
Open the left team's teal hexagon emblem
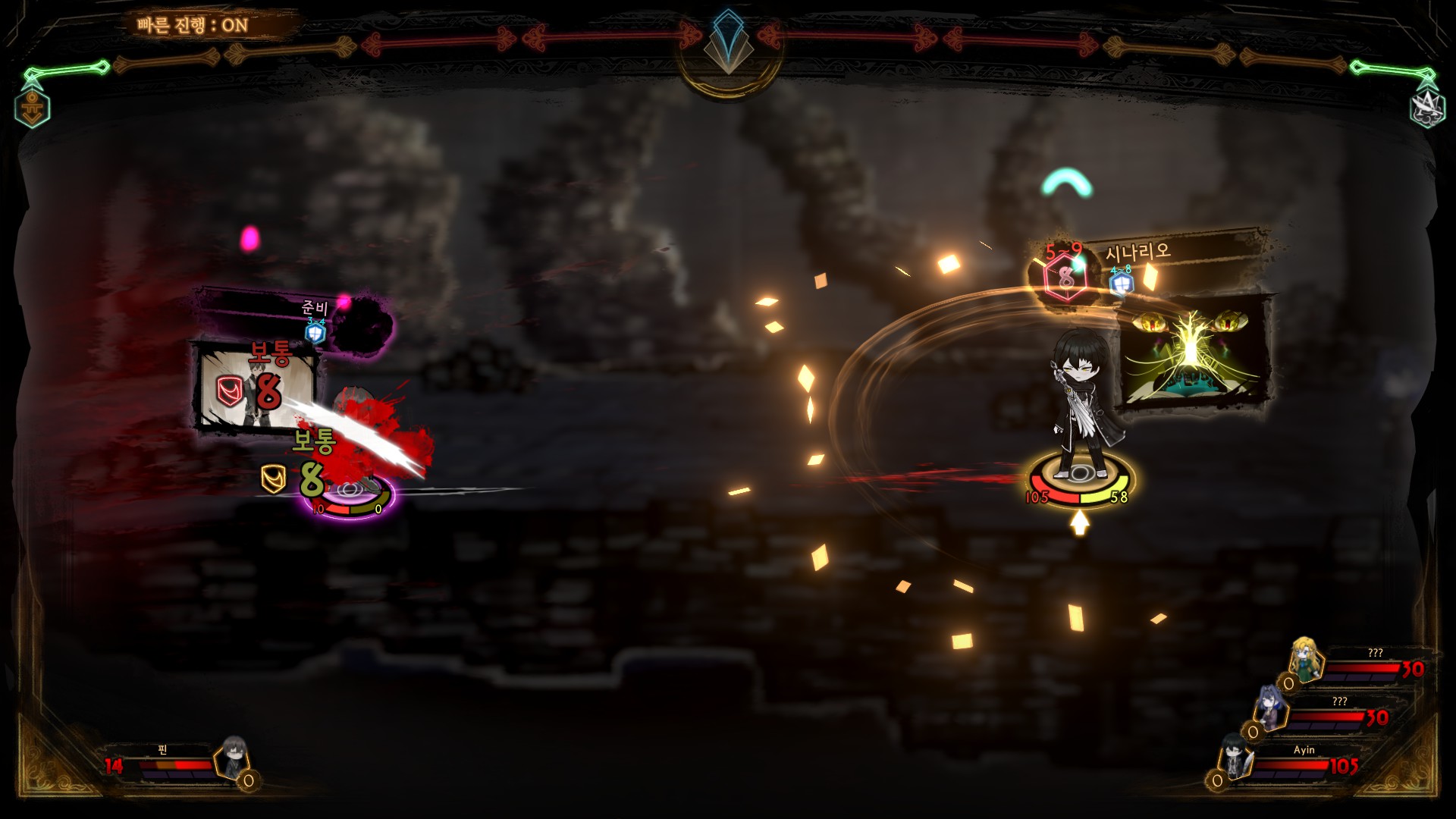(33, 107)
